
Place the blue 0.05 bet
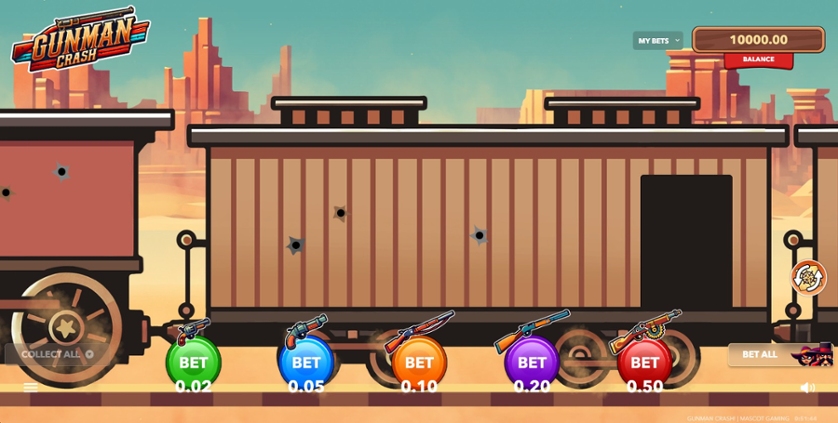coord(306,363)
